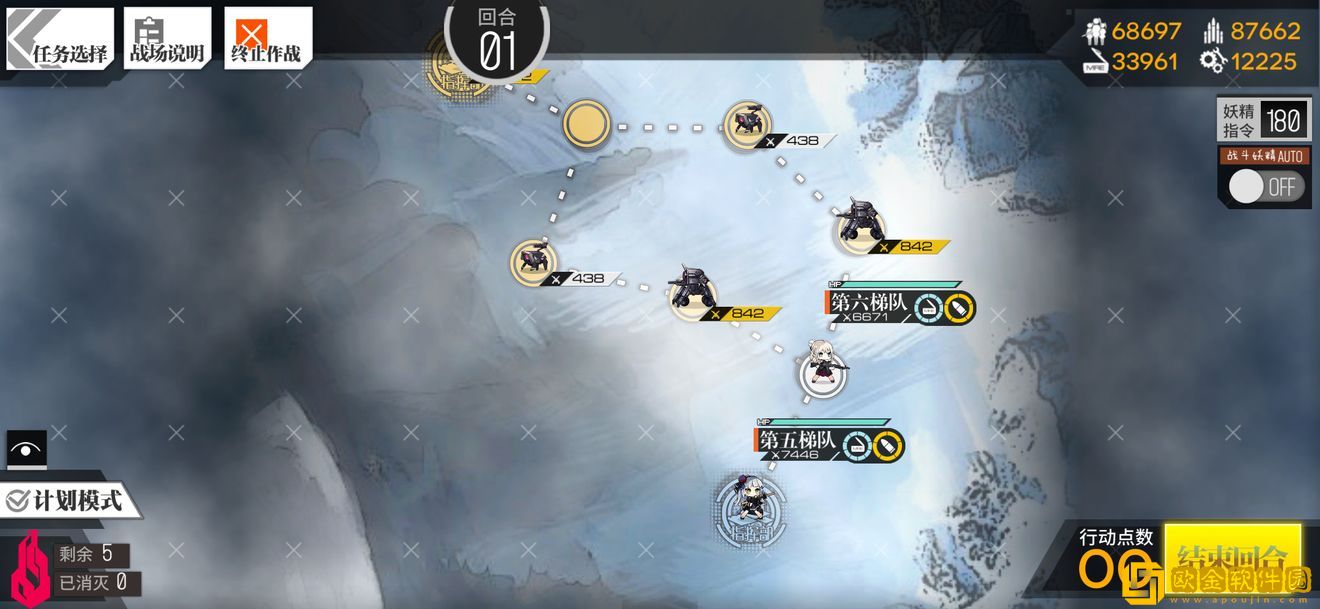
Task: Click the eye visibility icon
Action: point(26,449)
